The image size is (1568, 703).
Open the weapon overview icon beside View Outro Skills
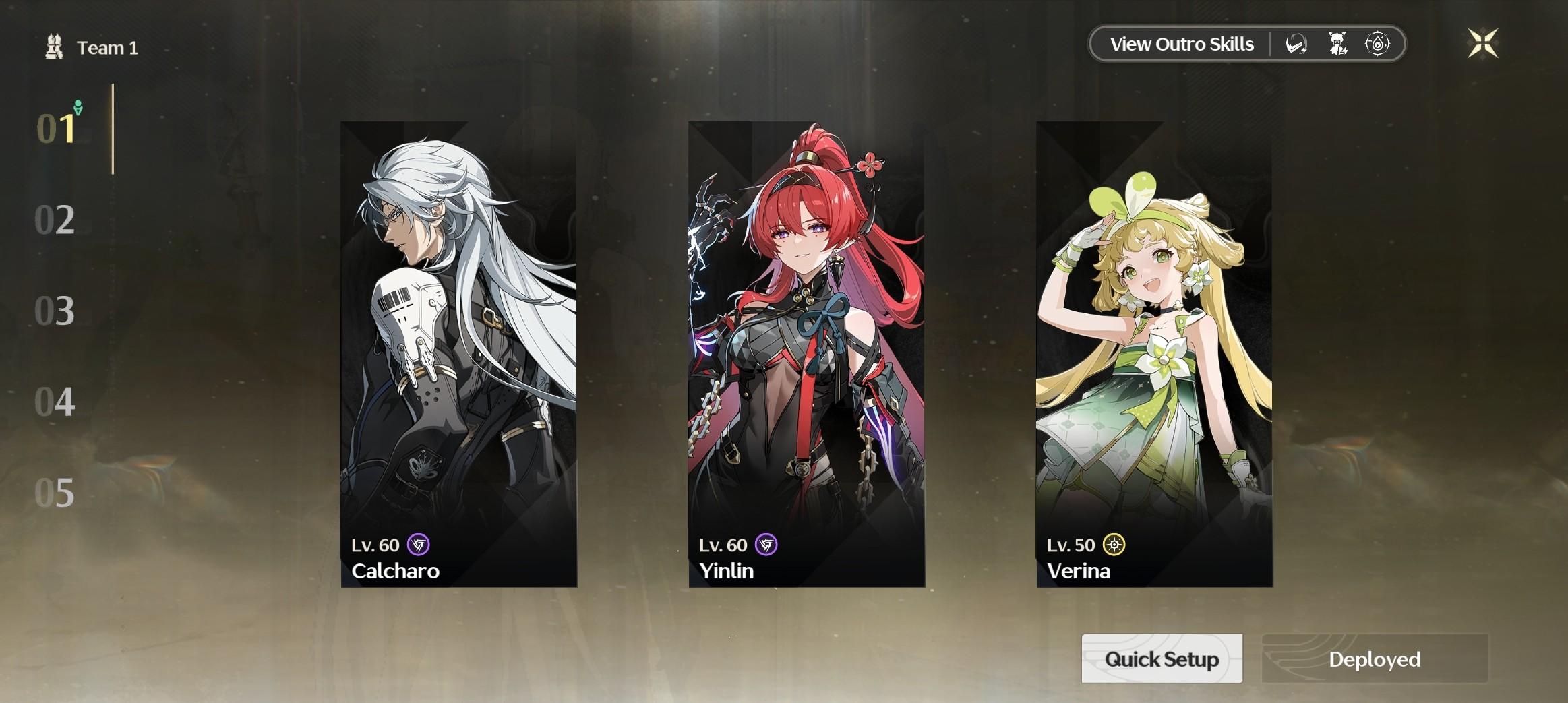tap(1296, 43)
